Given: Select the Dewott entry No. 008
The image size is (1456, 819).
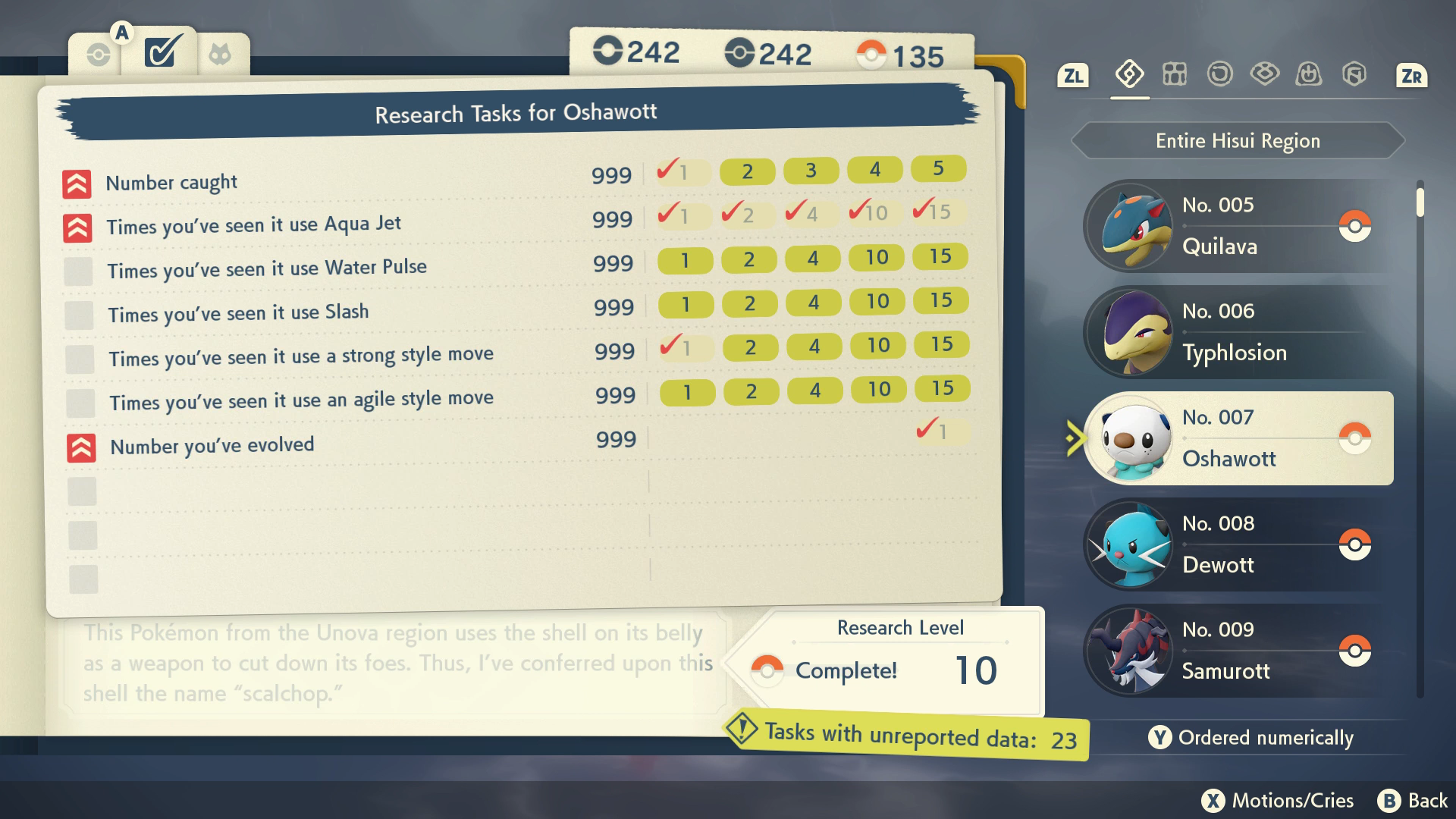Looking at the screenshot, I should pyautogui.click(x=1236, y=544).
